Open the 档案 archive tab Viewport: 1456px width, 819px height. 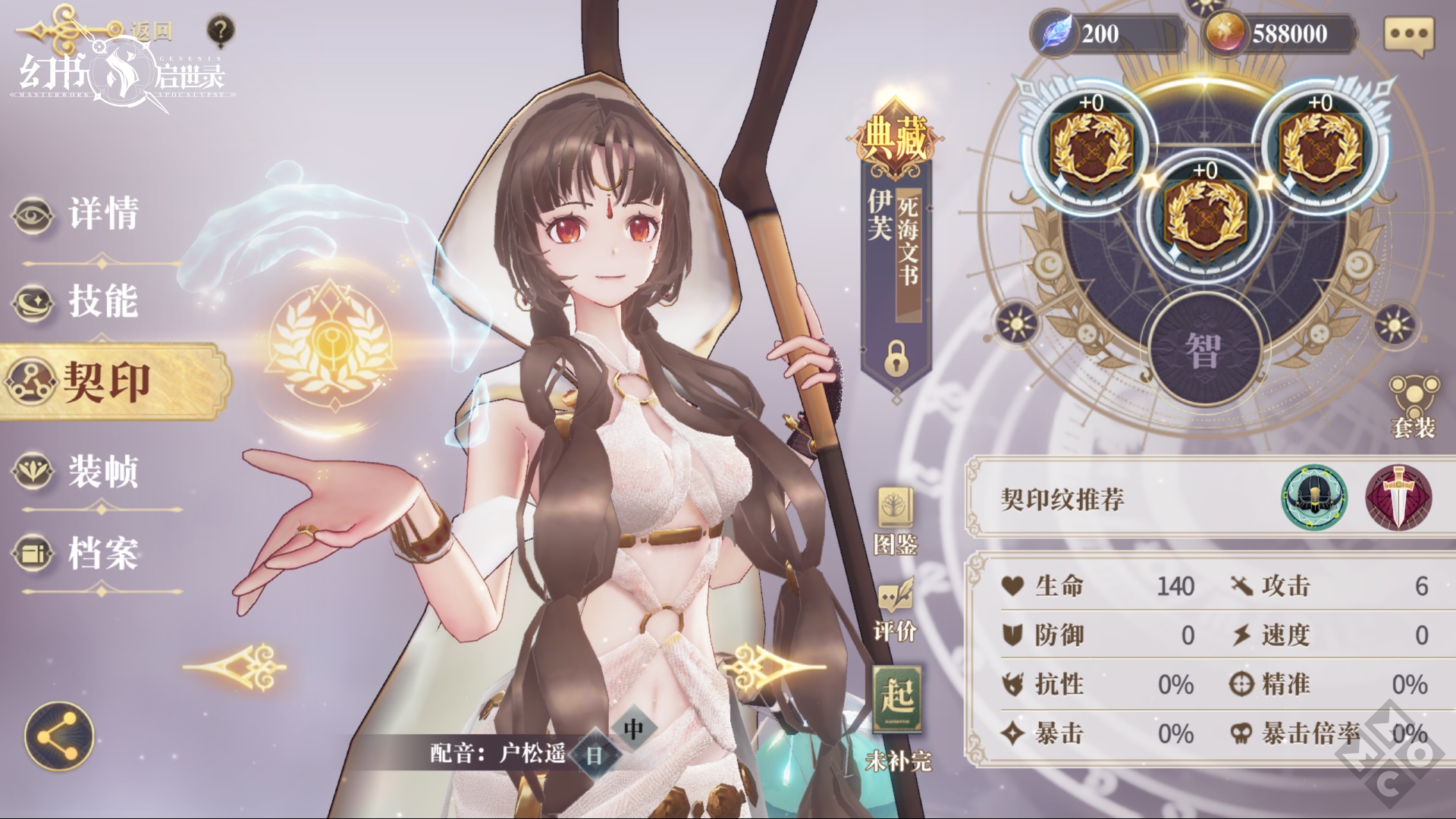[102, 552]
